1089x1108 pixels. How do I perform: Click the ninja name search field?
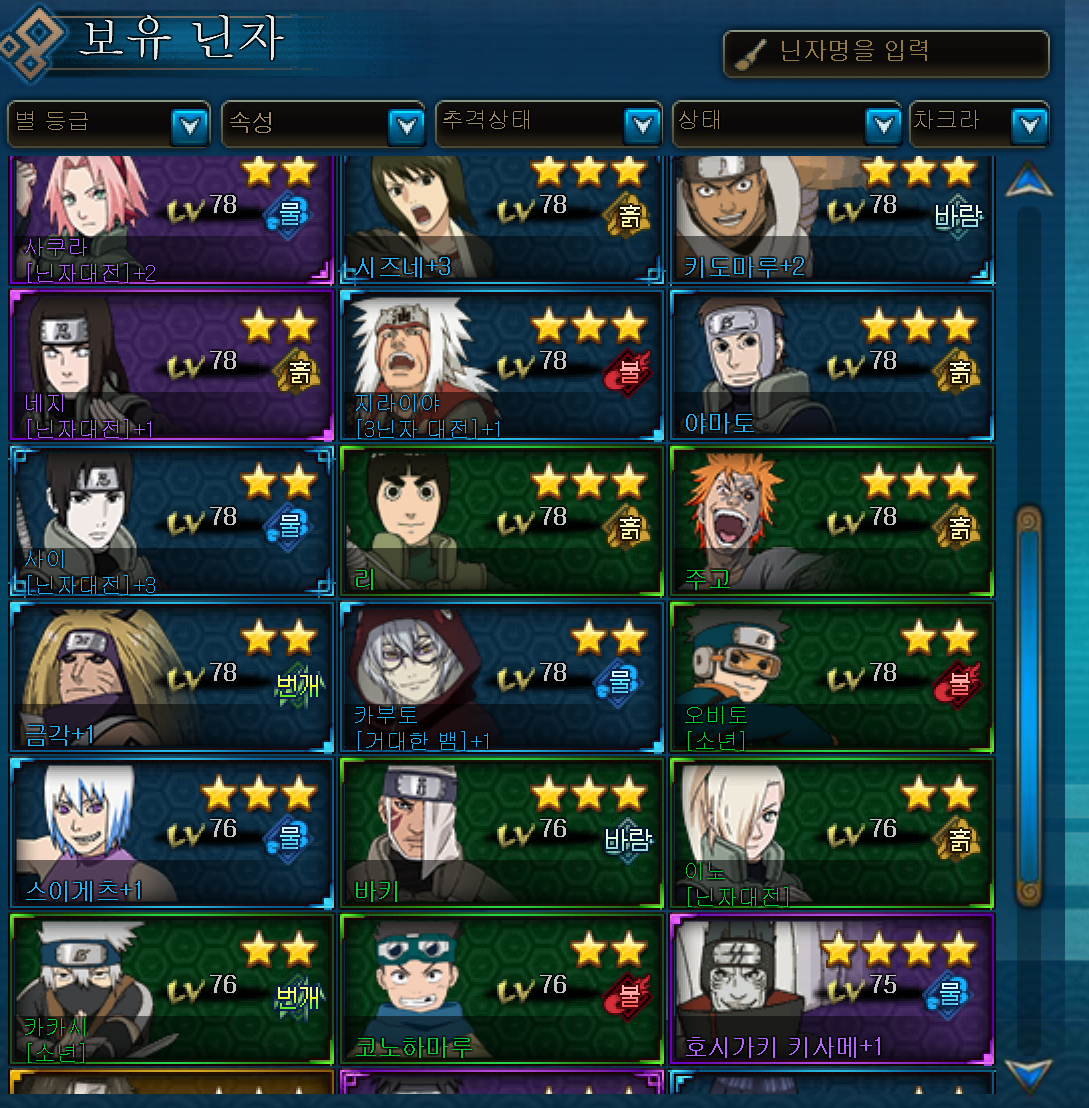point(886,53)
